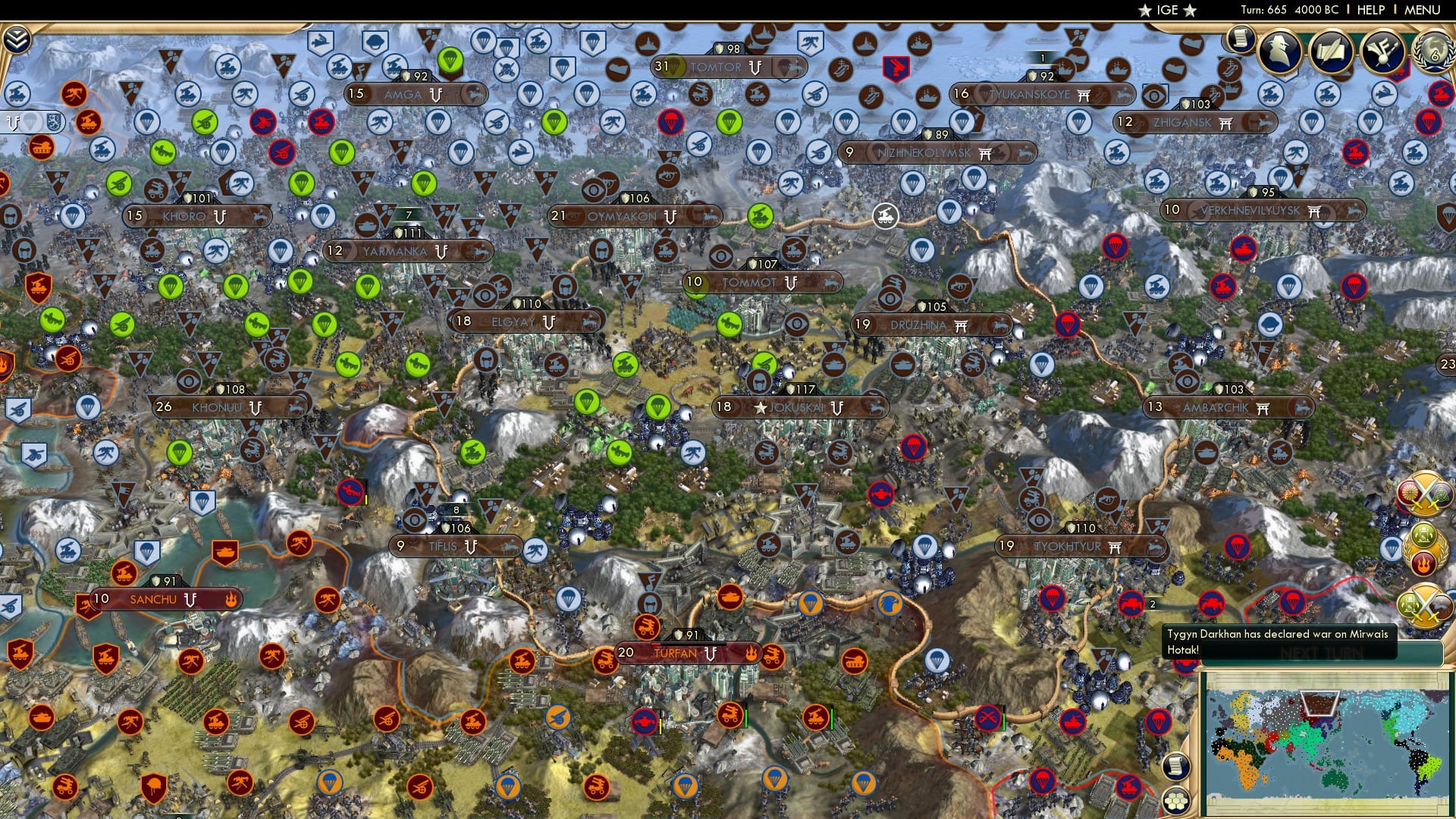Click the red faith fire notification icon
The height and width of the screenshot is (819, 1456).
(1424, 563)
